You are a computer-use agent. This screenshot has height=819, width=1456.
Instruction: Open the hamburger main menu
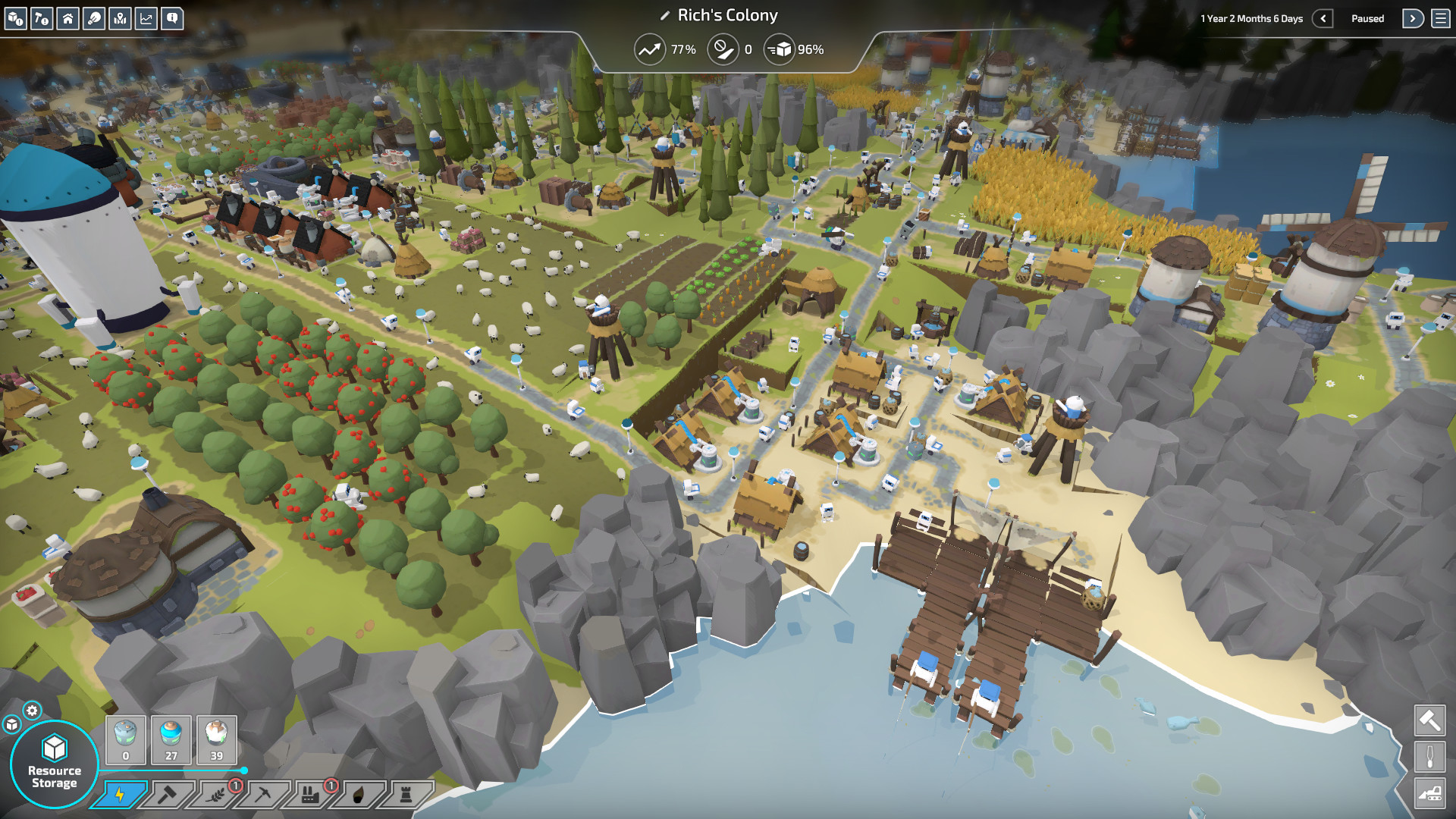[1441, 18]
